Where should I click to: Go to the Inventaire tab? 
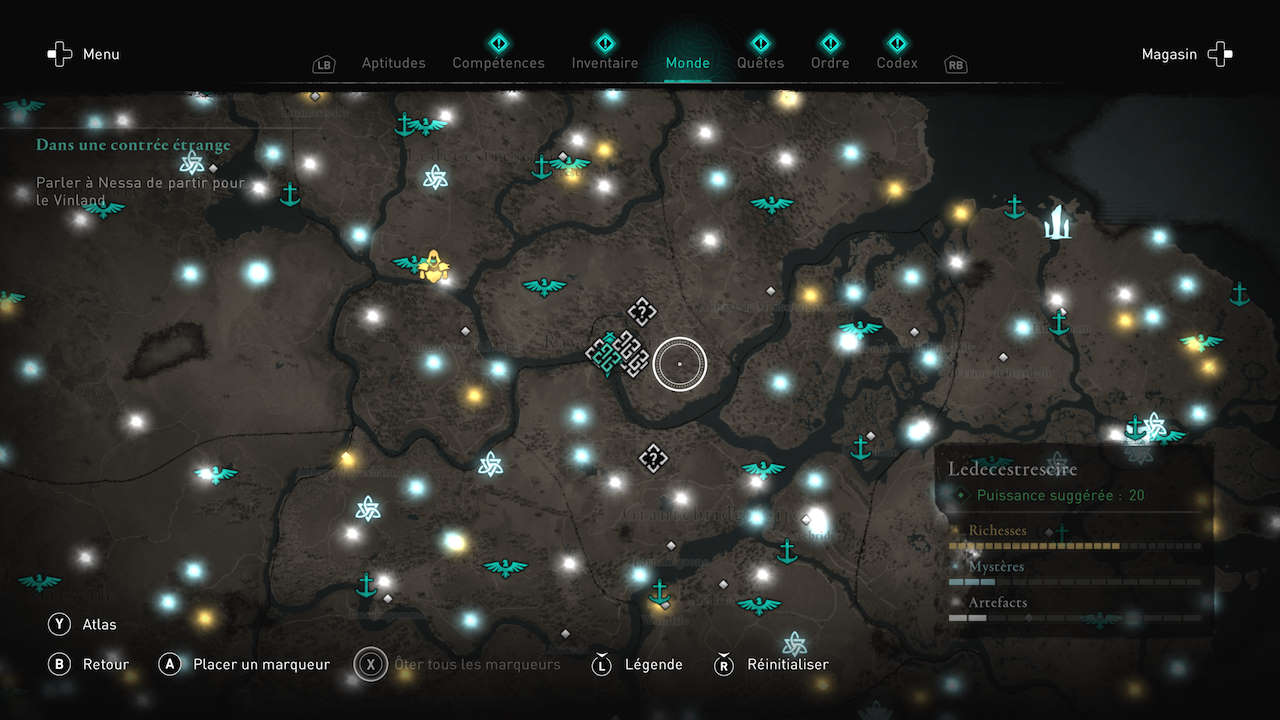tap(604, 63)
